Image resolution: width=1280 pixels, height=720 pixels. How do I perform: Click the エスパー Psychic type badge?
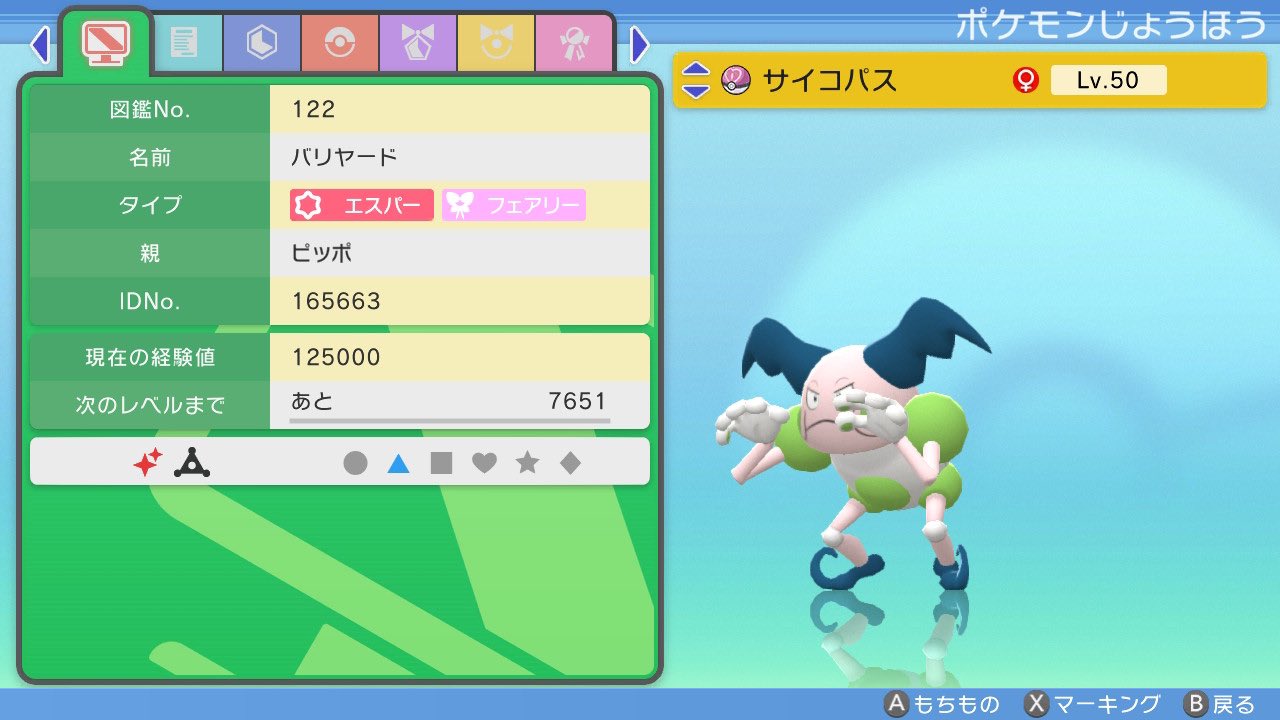[x=360, y=205]
